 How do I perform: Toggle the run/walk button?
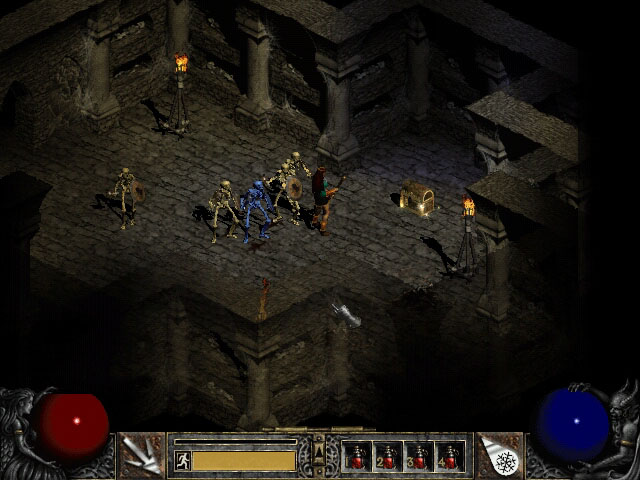coord(182,460)
